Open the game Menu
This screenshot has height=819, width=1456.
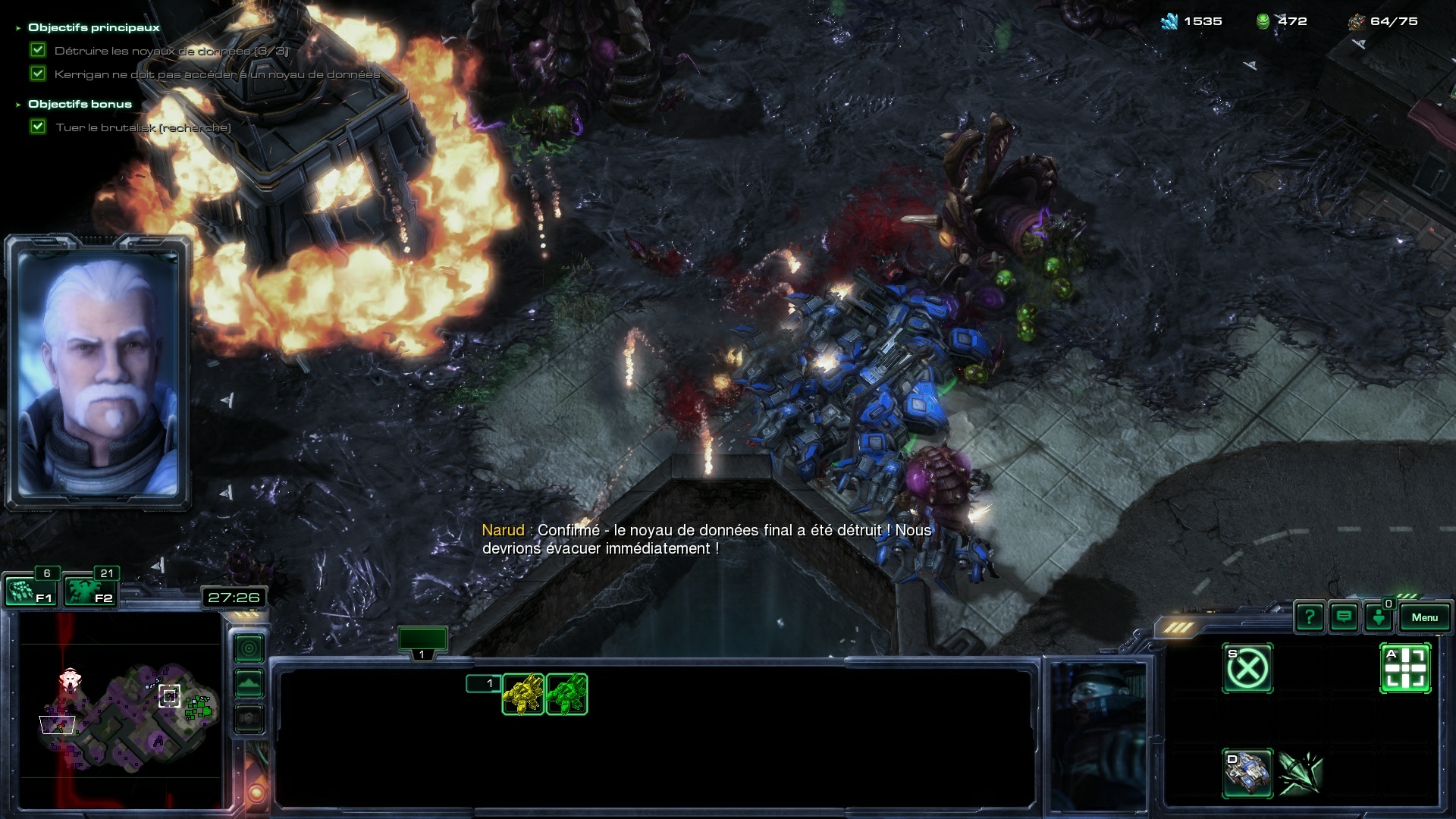(x=1424, y=617)
